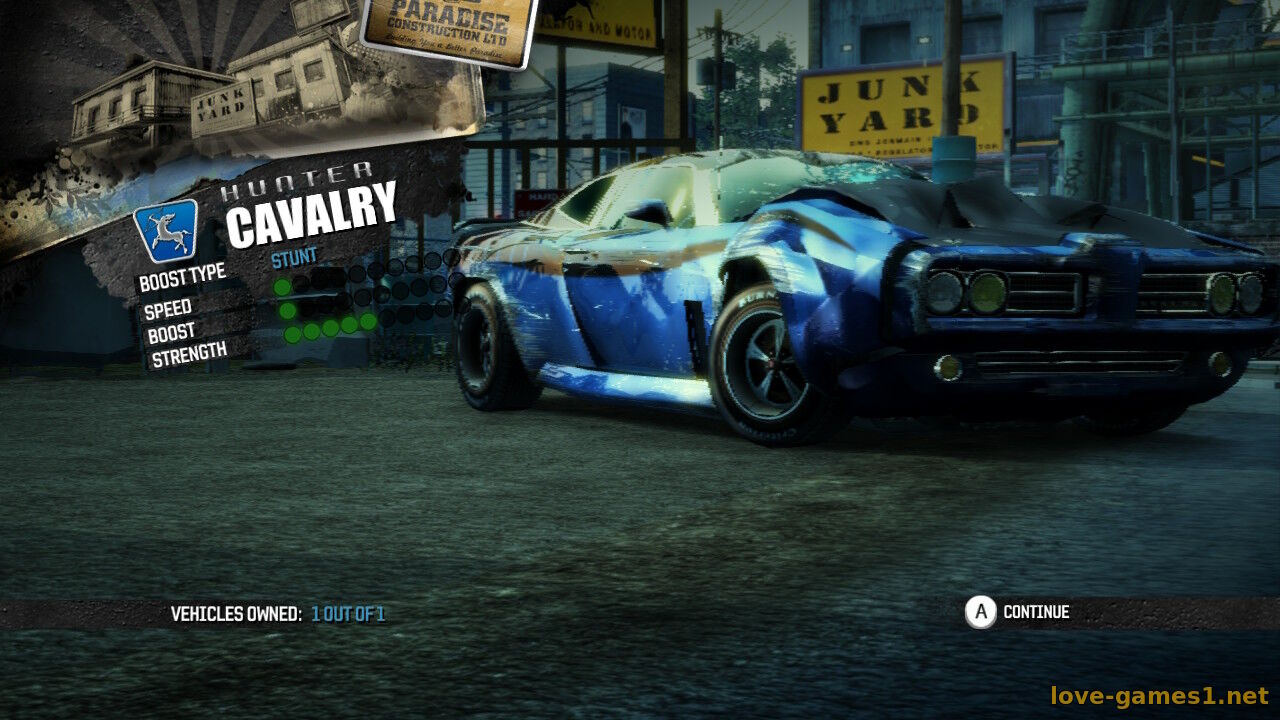
Task: Click the Hunter manufacturer emblem icon
Action: coord(166,231)
